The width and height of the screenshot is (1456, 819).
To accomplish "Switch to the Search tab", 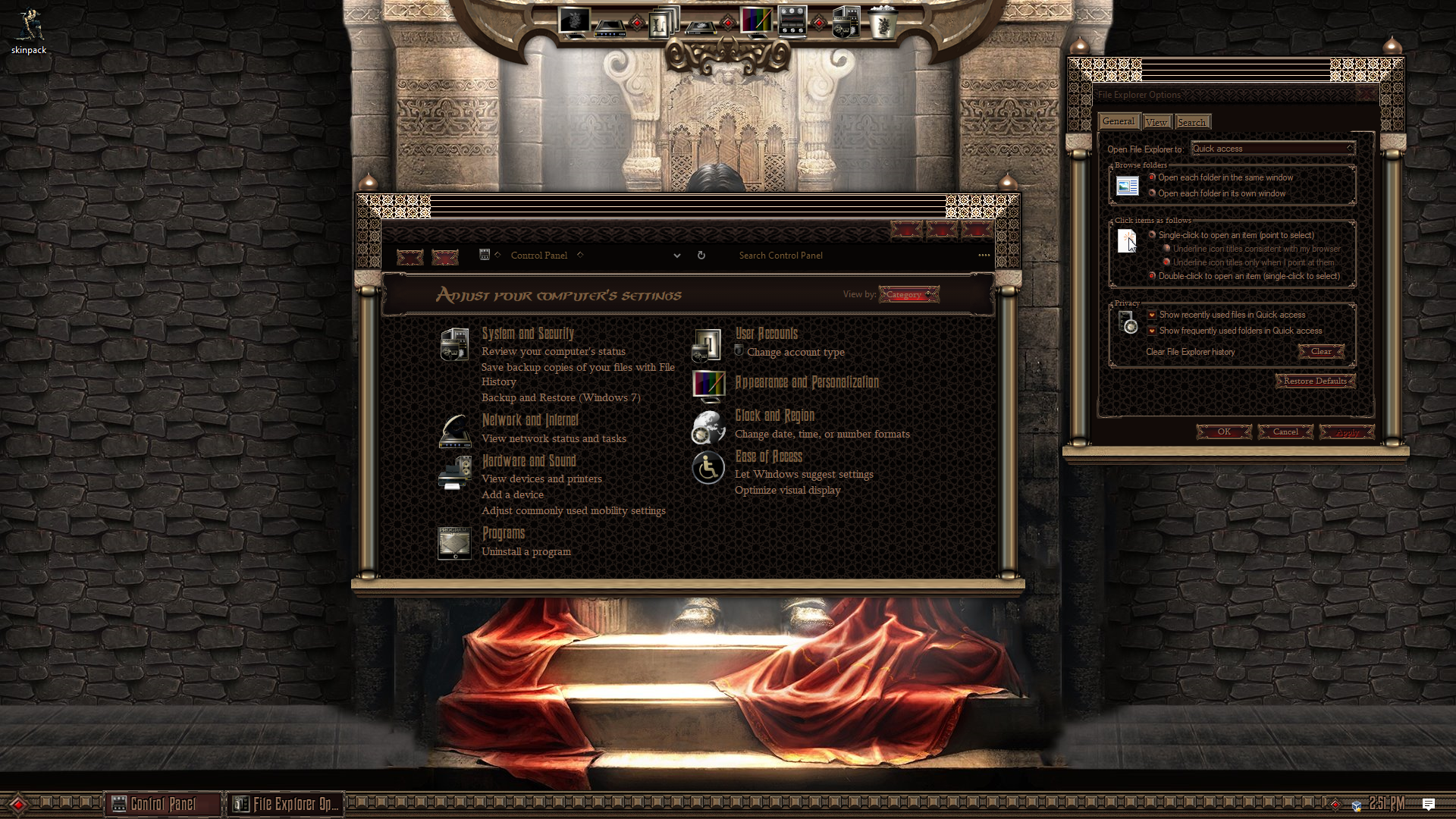I will [x=1191, y=122].
